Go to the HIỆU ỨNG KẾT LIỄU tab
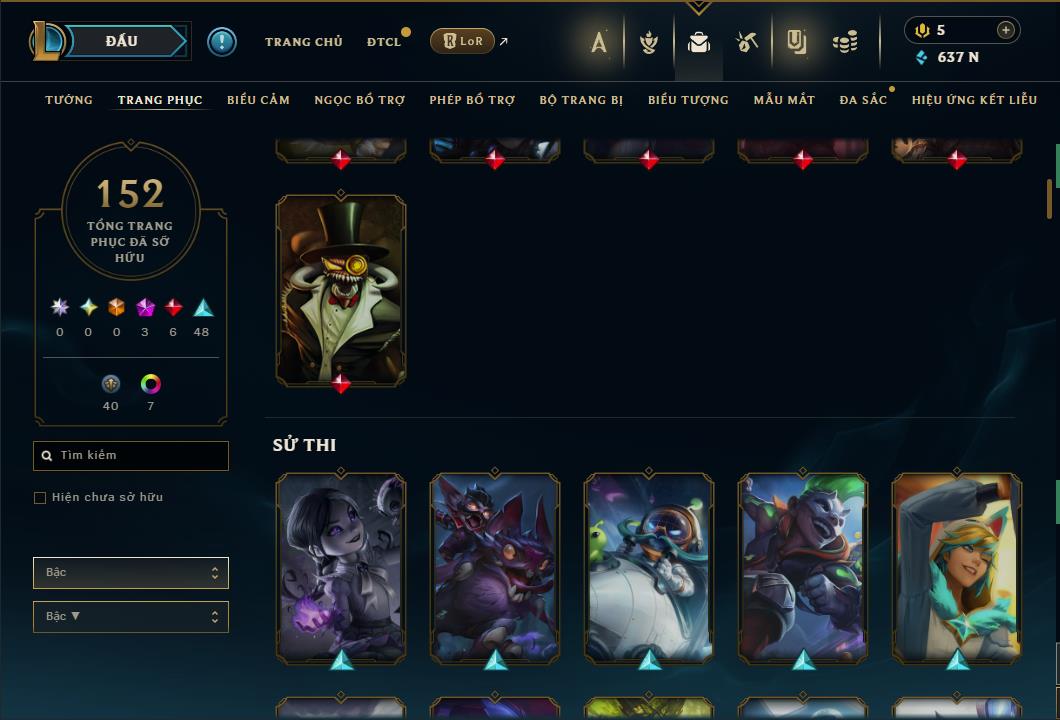The height and width of the screenshot is (720, 1060). [974, 100]
